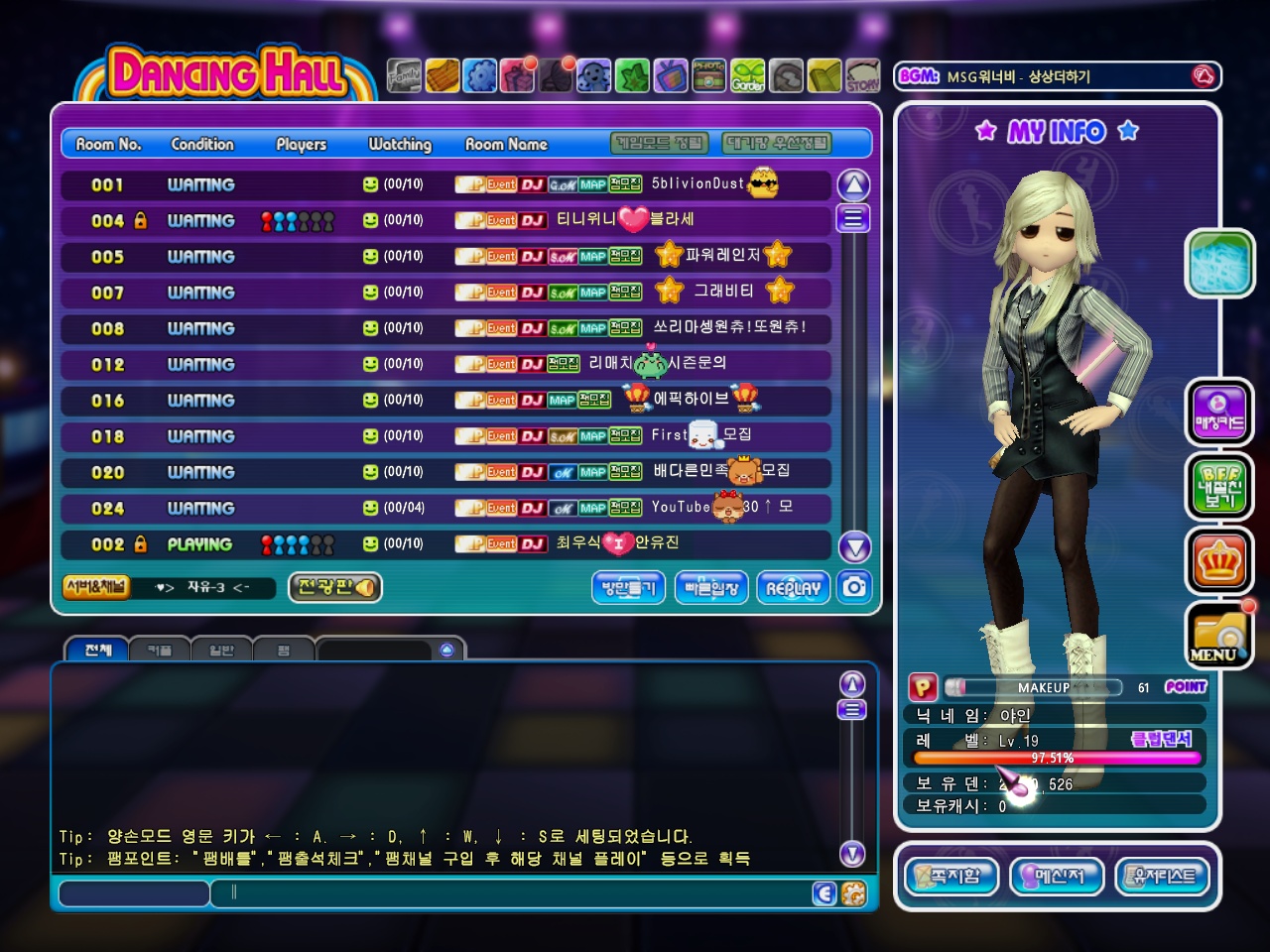Click the chat text input field

coord(516,892)
